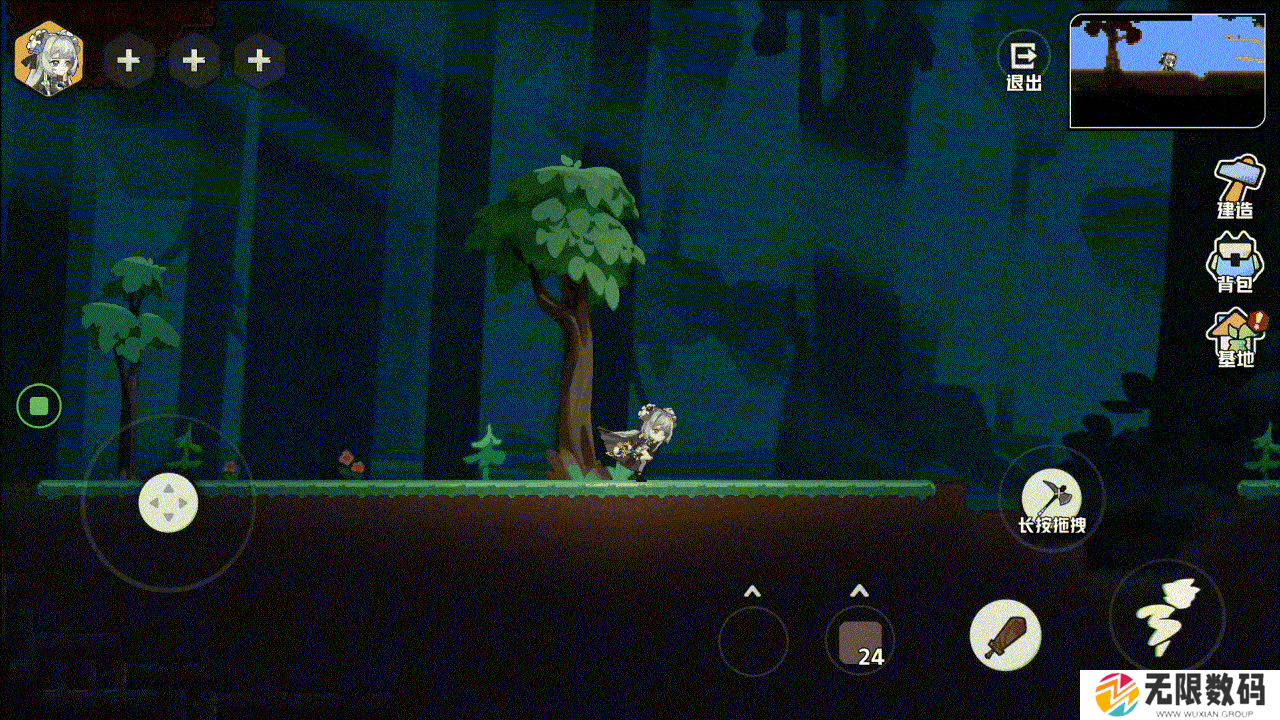Select the character portrait avatar
Viewport: 1280px width, 720px height.
(x=48, y=60)
